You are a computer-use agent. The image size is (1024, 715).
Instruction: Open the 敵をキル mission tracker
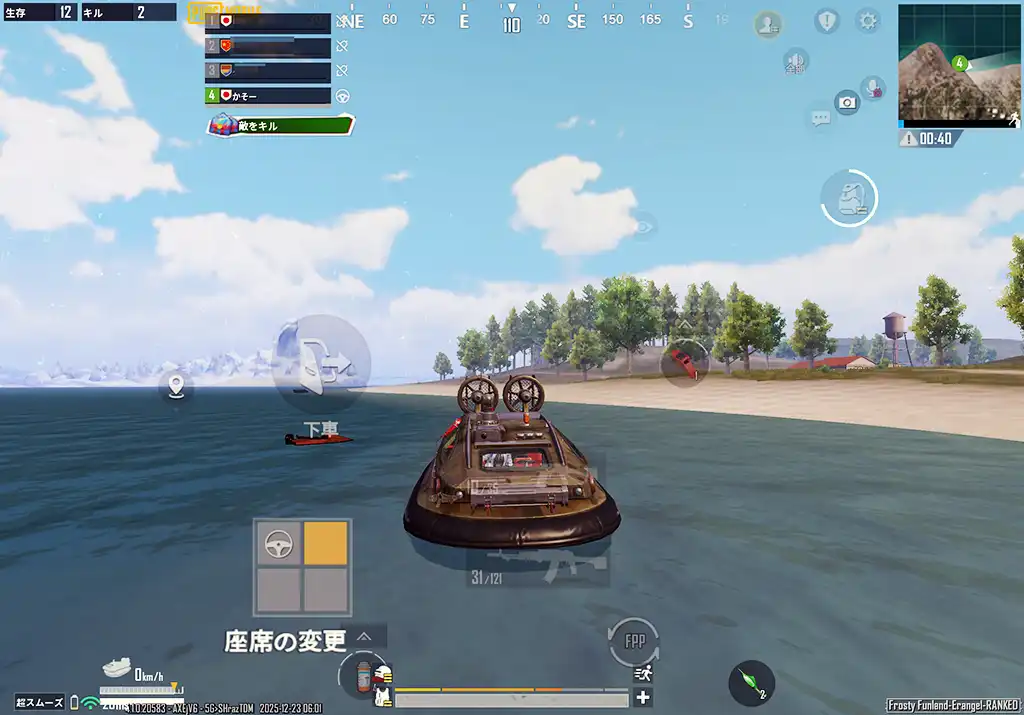pyautogui.click(x=281, y=125)
